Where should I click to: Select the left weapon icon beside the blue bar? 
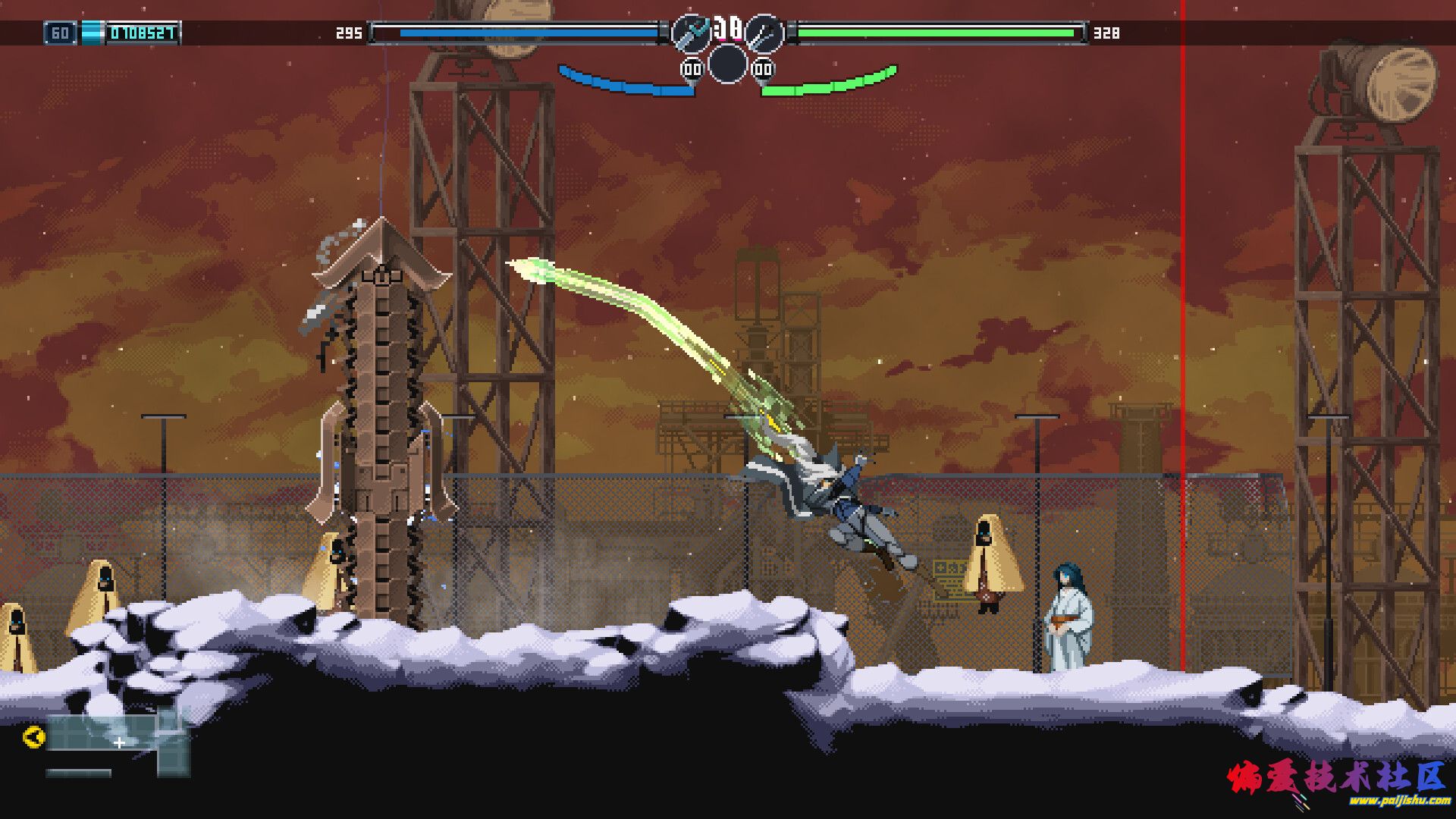pos(691,33)
